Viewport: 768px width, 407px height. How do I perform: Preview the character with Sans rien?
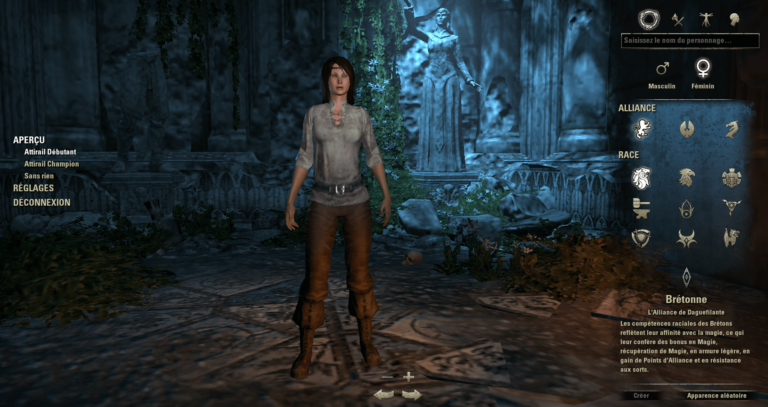[x=39, y=176]
